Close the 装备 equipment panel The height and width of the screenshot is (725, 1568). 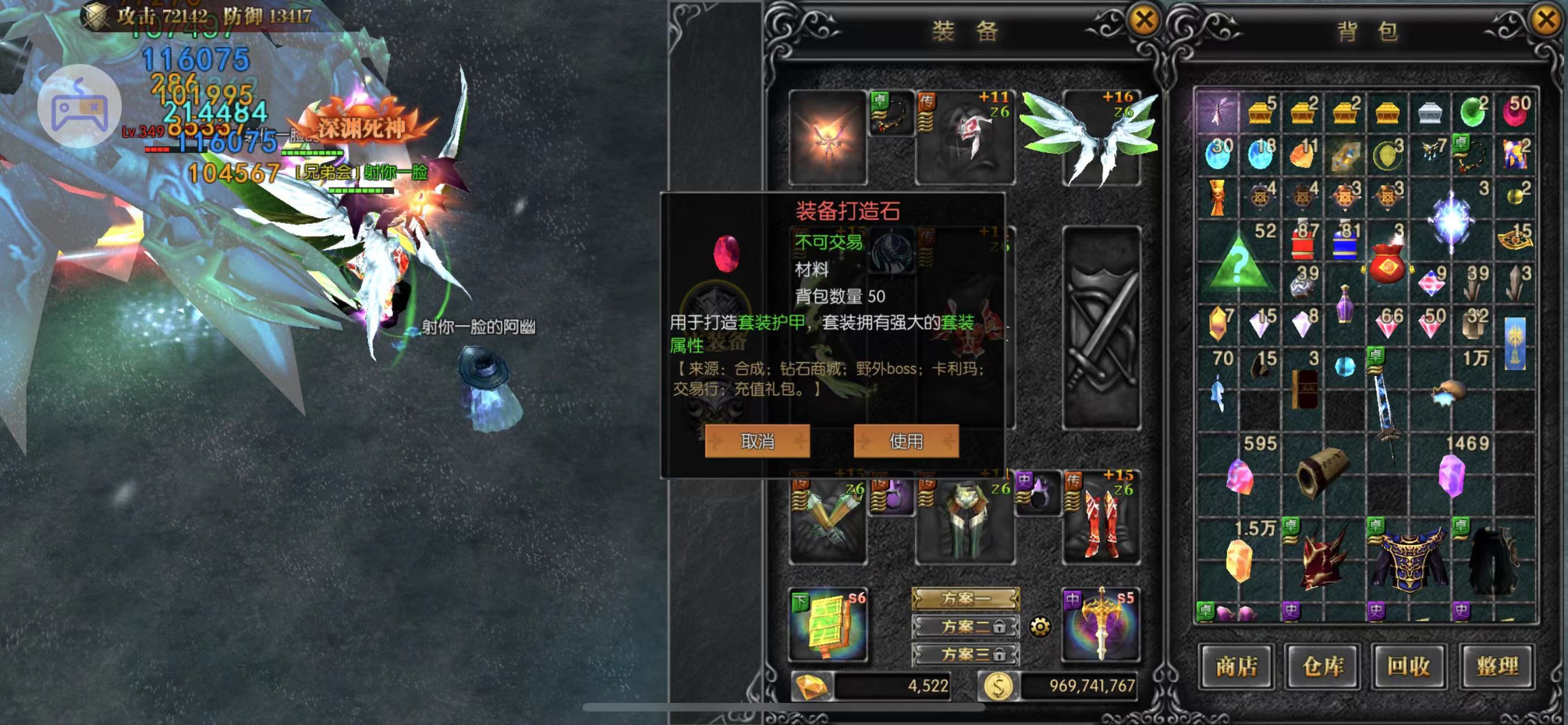click(1144, 20)
